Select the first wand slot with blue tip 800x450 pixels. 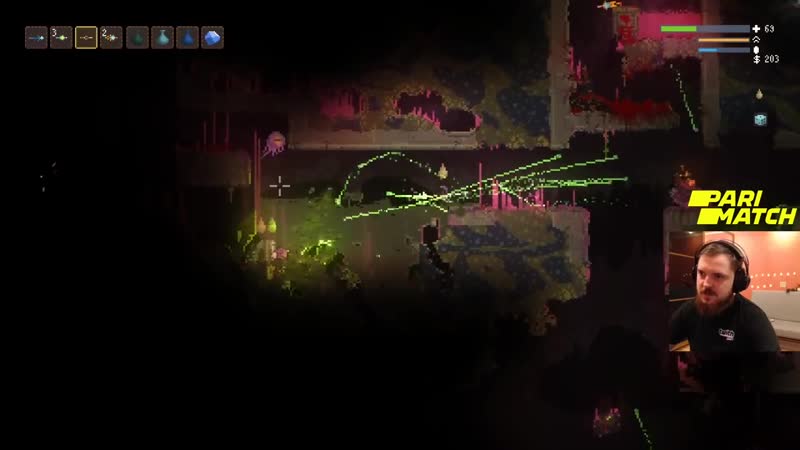pos(37,38)
